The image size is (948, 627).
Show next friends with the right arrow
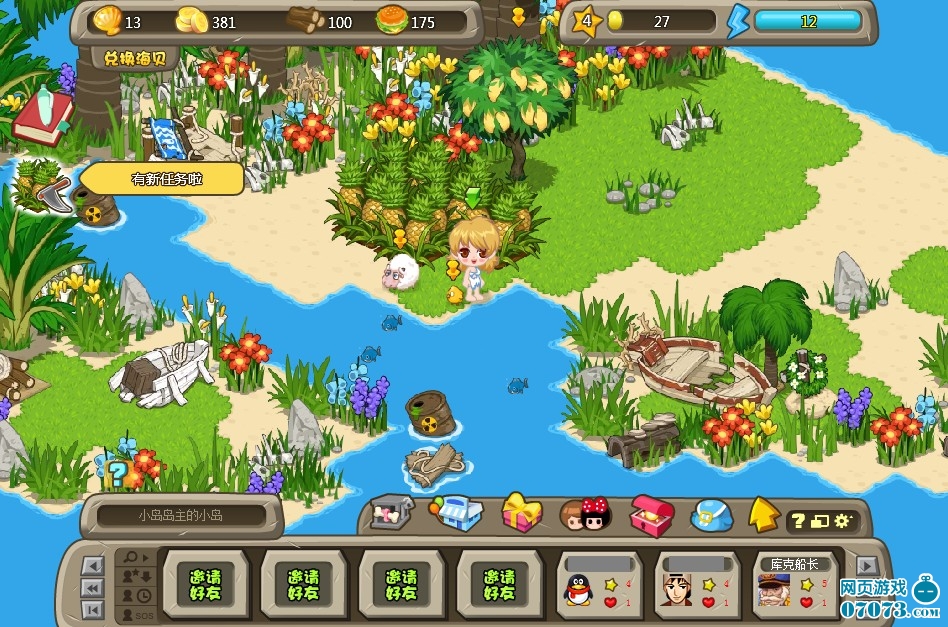coord(867,566)
